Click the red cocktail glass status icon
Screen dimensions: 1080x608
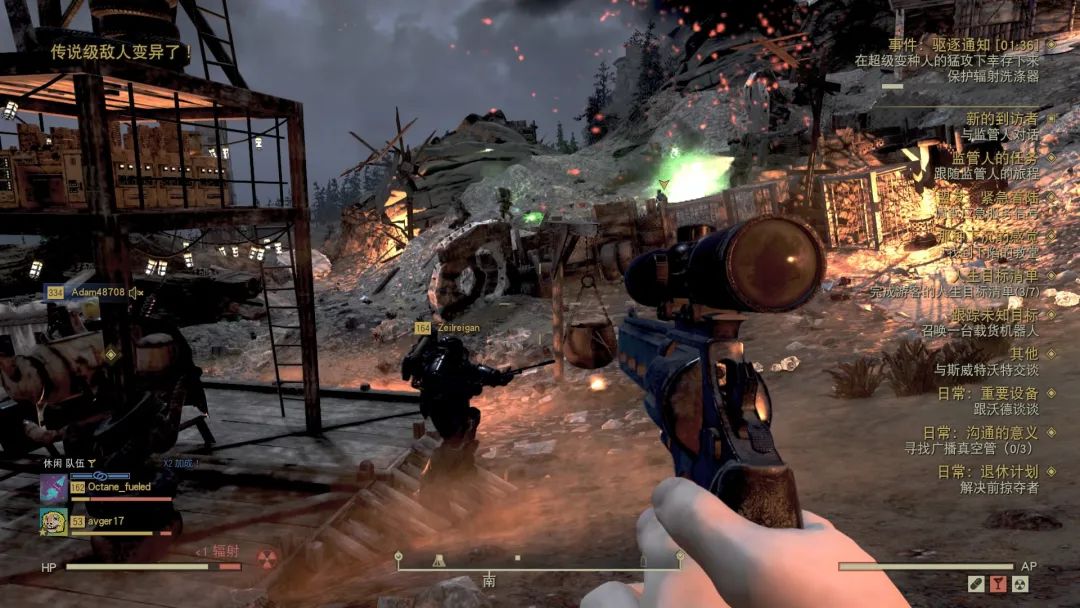pyautogui.click(x=998, y=584)
